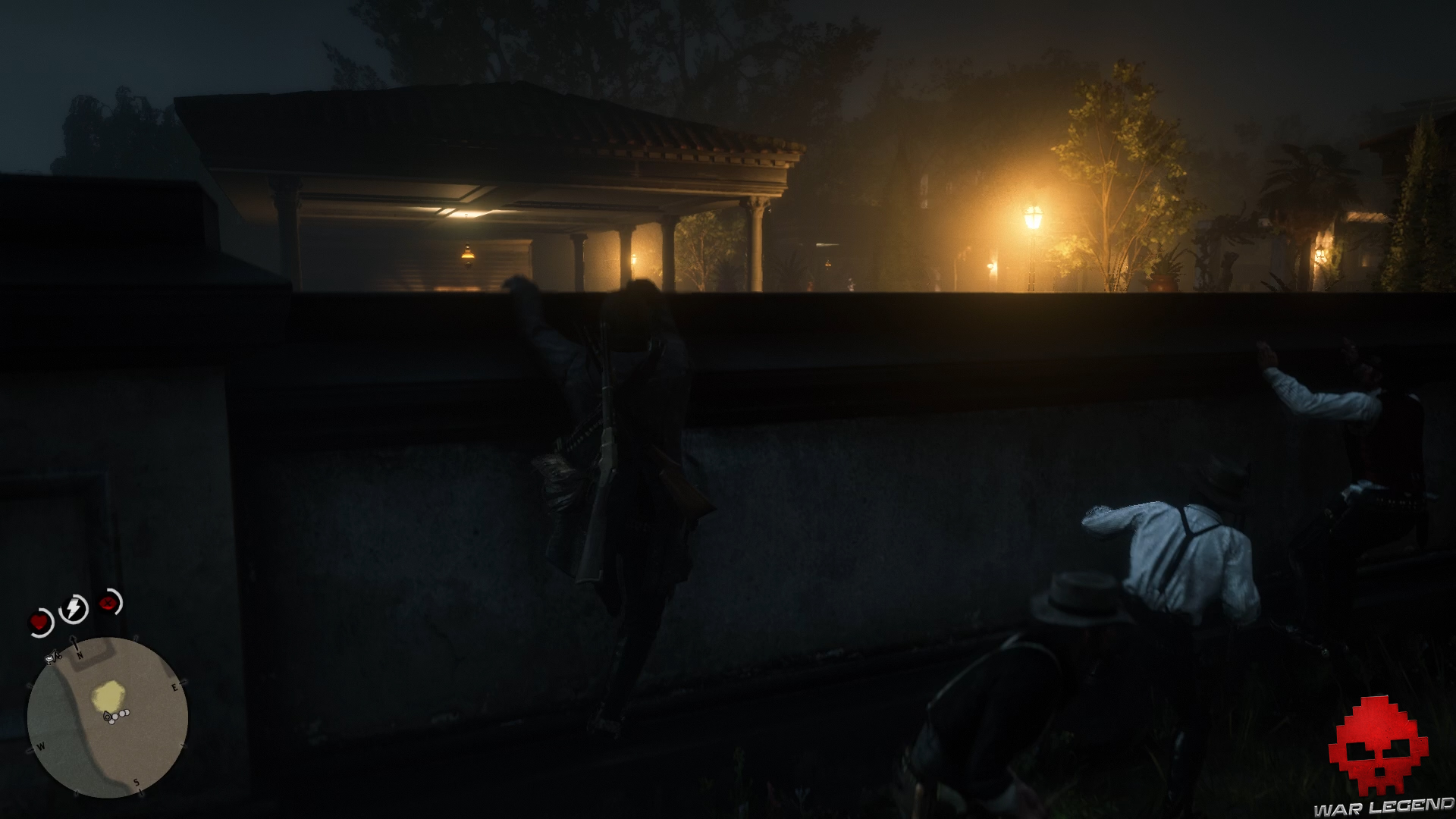Click the Dead Eye core icon
Viewport: 1456px width, 819px height.
click(x=107, y=603)
